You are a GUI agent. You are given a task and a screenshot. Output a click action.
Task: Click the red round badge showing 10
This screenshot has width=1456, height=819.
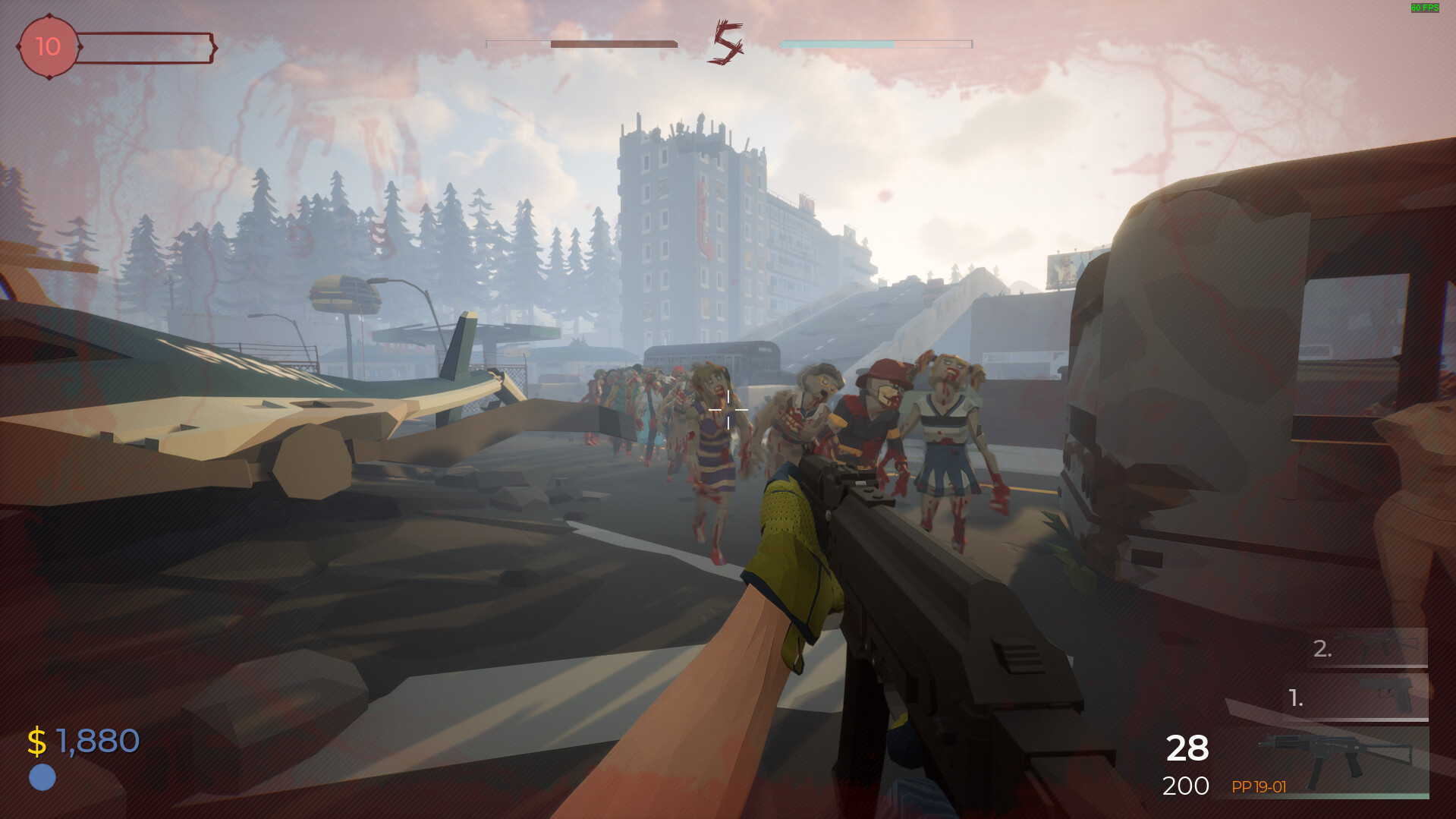pos(47,47)
